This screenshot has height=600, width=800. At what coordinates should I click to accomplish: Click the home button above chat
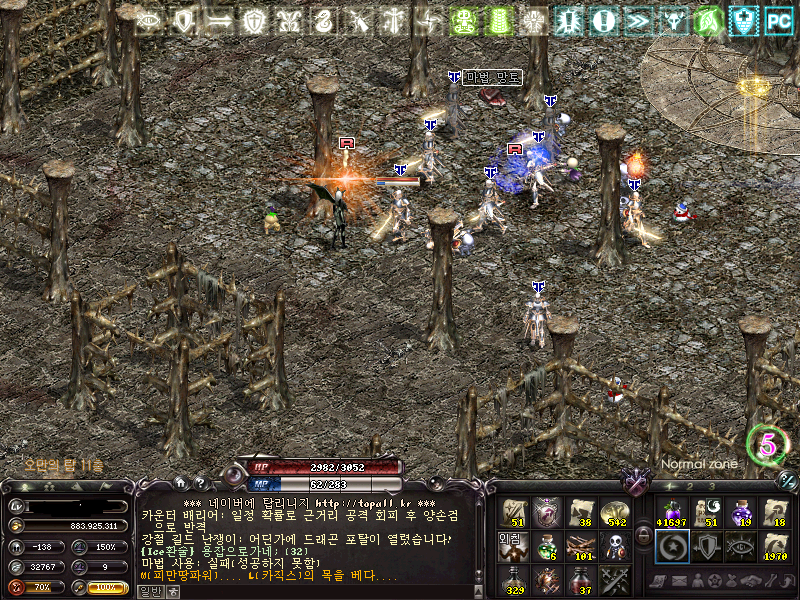[179, 483]
